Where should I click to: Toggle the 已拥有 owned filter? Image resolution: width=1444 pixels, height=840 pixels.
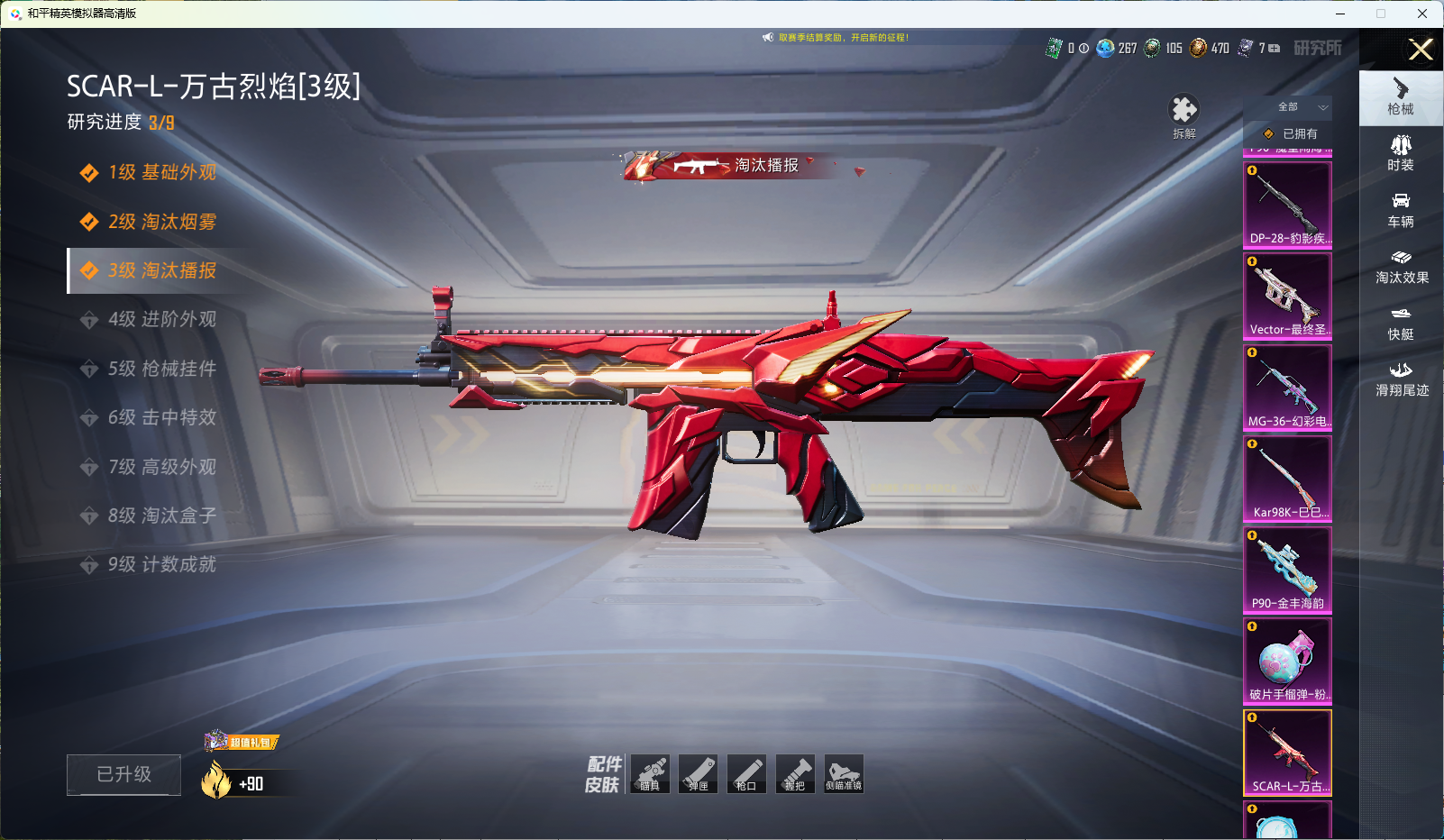tap(1292, 133)
